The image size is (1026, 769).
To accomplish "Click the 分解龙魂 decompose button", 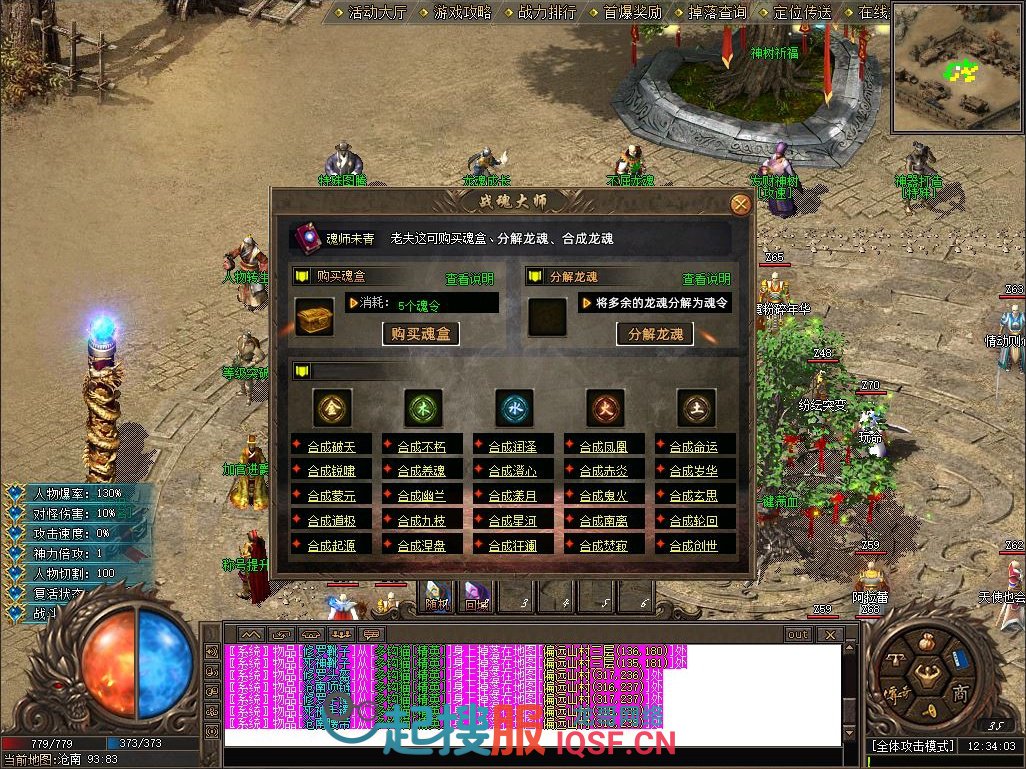I will [x=656, y=334].
